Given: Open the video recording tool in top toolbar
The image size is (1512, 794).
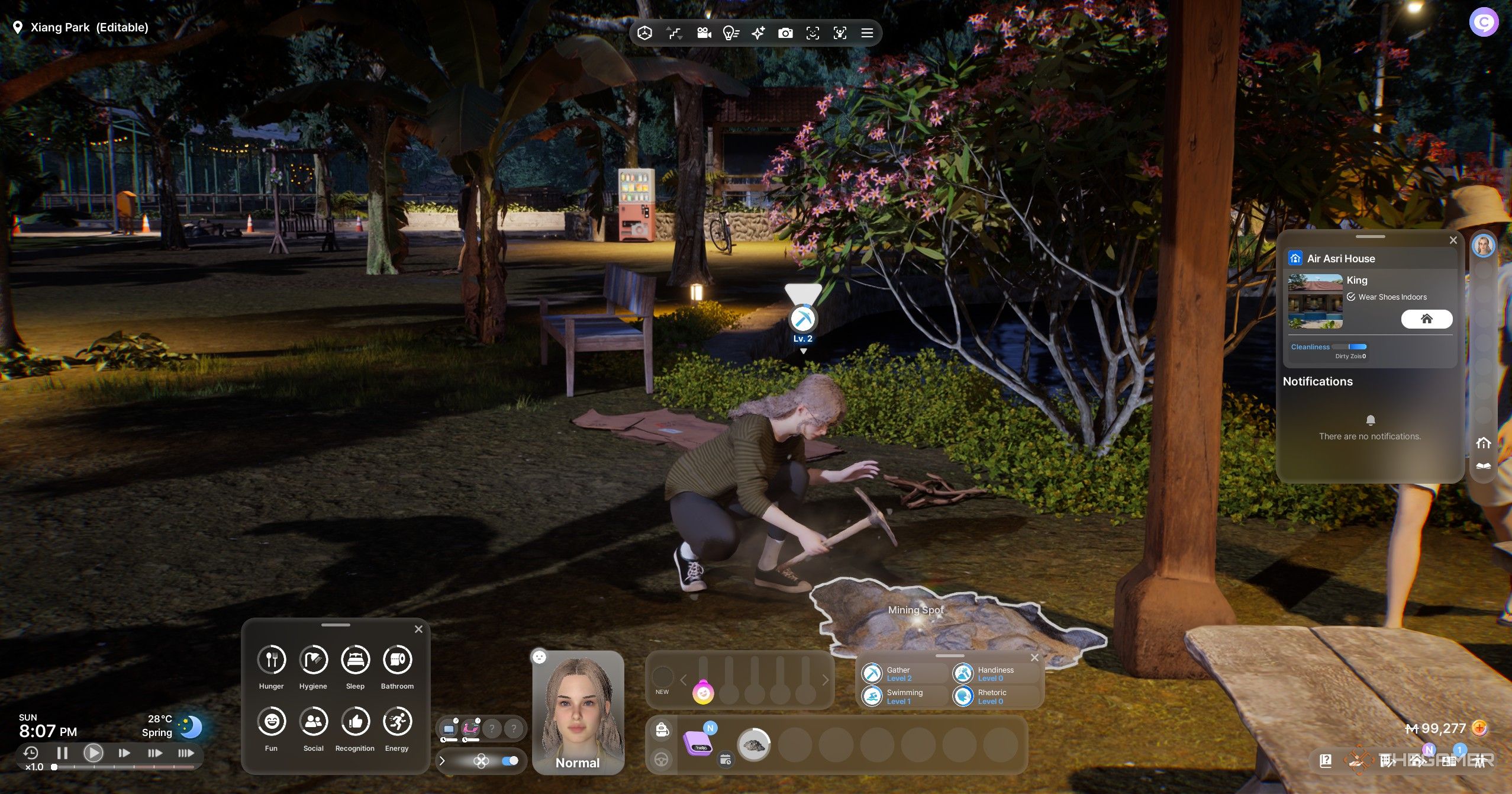Looking at the screenshot, I should click(704, 33).
